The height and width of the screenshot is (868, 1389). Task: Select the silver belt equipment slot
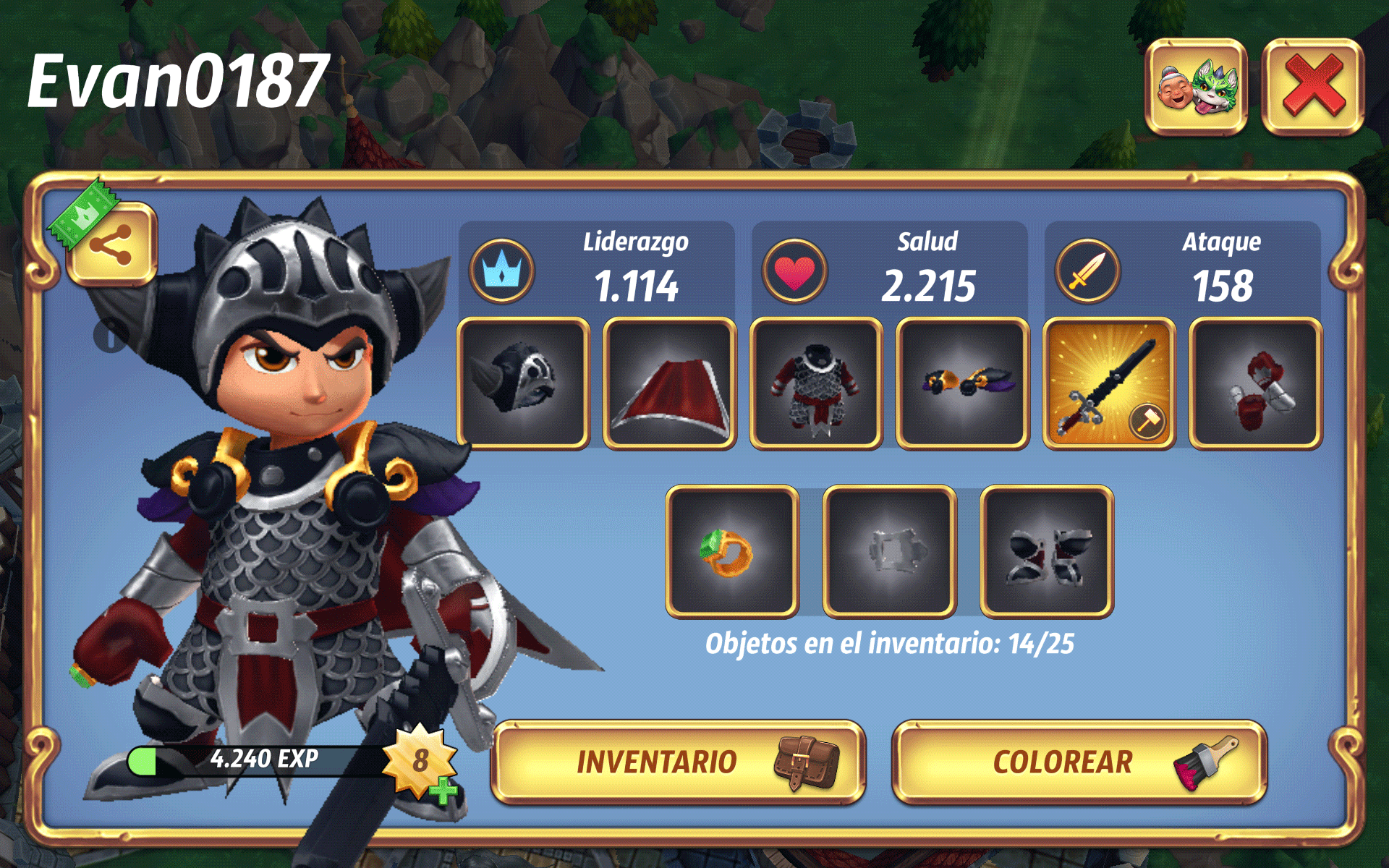click(x=889, y=551)
